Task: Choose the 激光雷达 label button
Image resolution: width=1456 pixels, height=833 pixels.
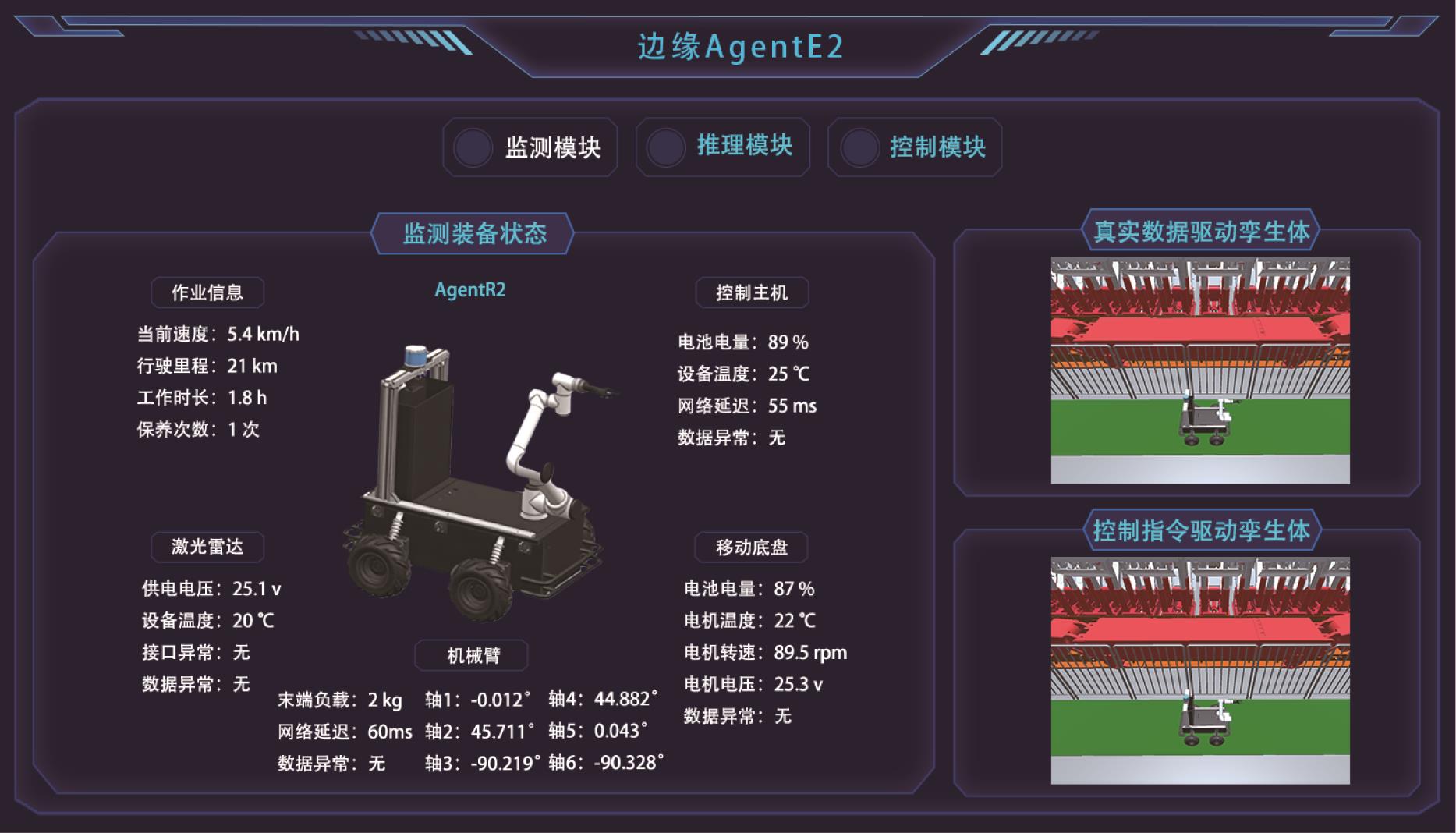Action: pos(207,547)
